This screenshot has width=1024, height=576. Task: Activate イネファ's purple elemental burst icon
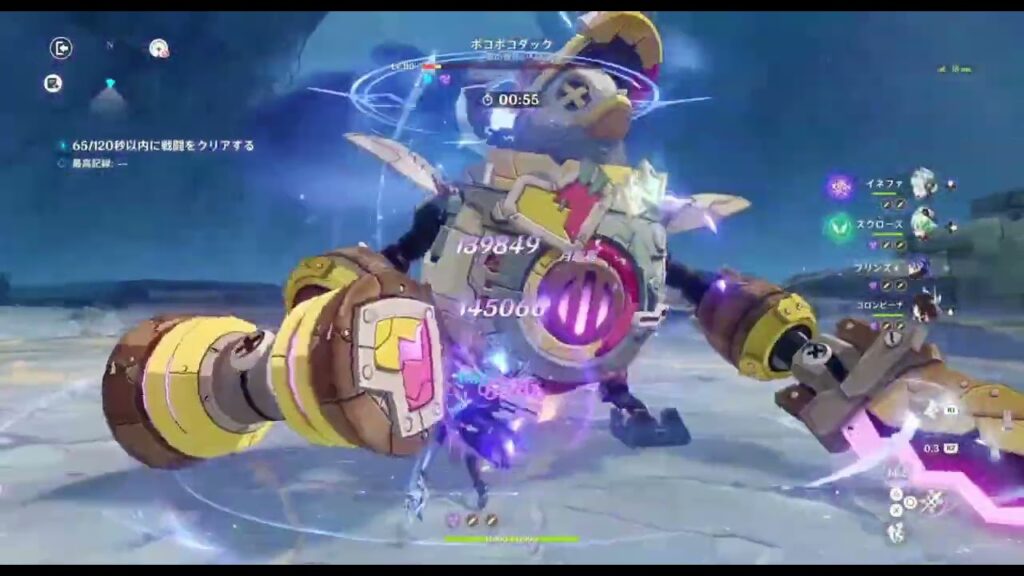(839, 186)
